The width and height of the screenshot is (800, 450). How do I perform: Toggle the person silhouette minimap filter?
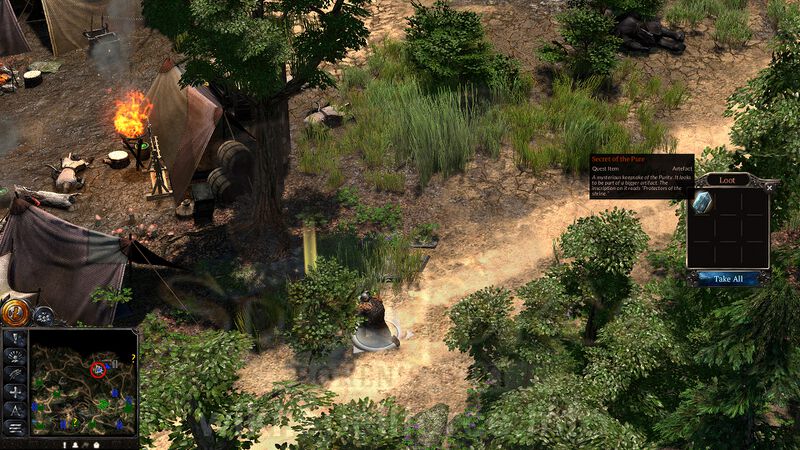coord(75,443)
